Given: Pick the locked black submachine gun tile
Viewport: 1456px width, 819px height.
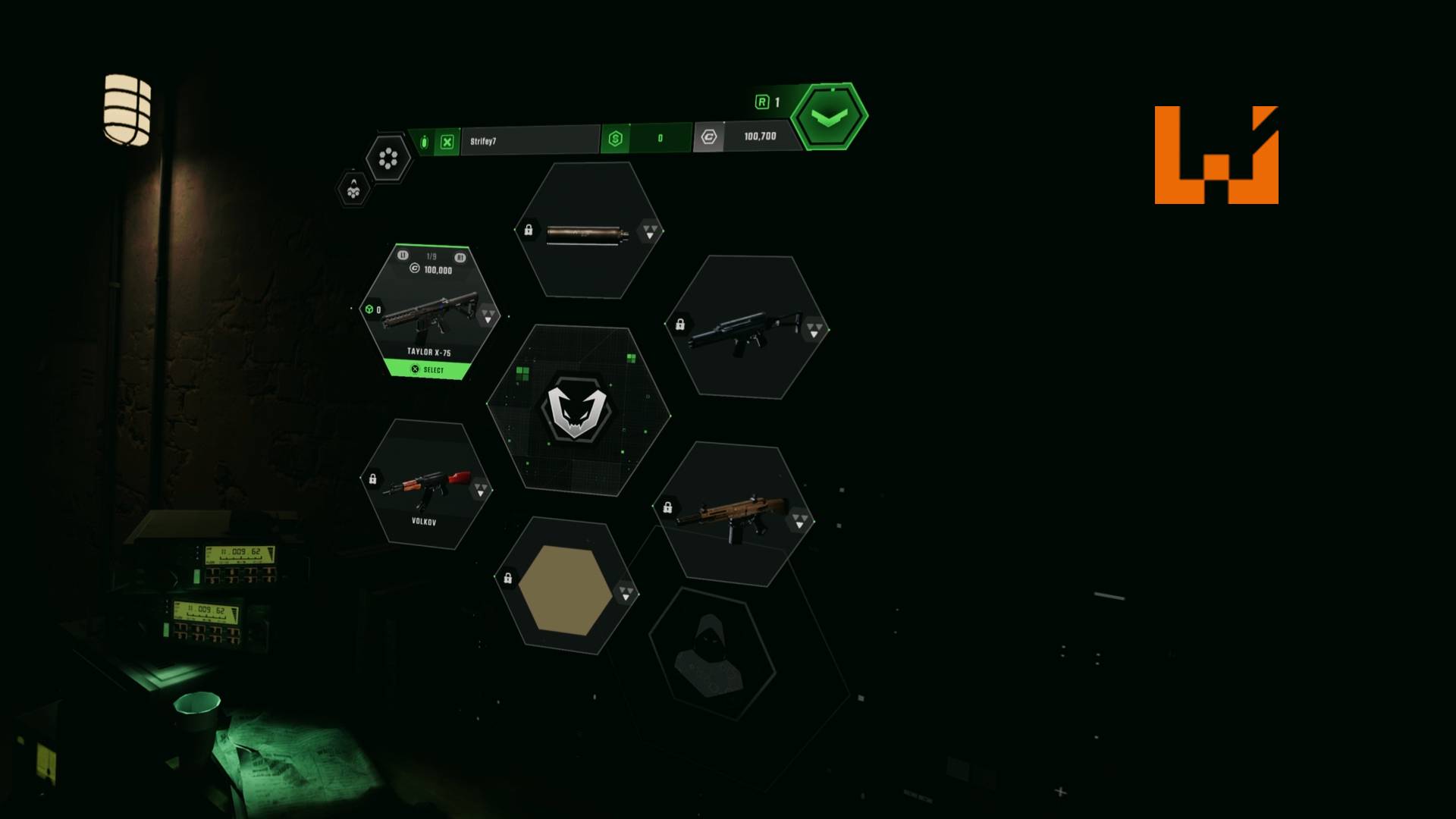Looking at the screenshot, I should pyautogui.click(x=746, y=329).
